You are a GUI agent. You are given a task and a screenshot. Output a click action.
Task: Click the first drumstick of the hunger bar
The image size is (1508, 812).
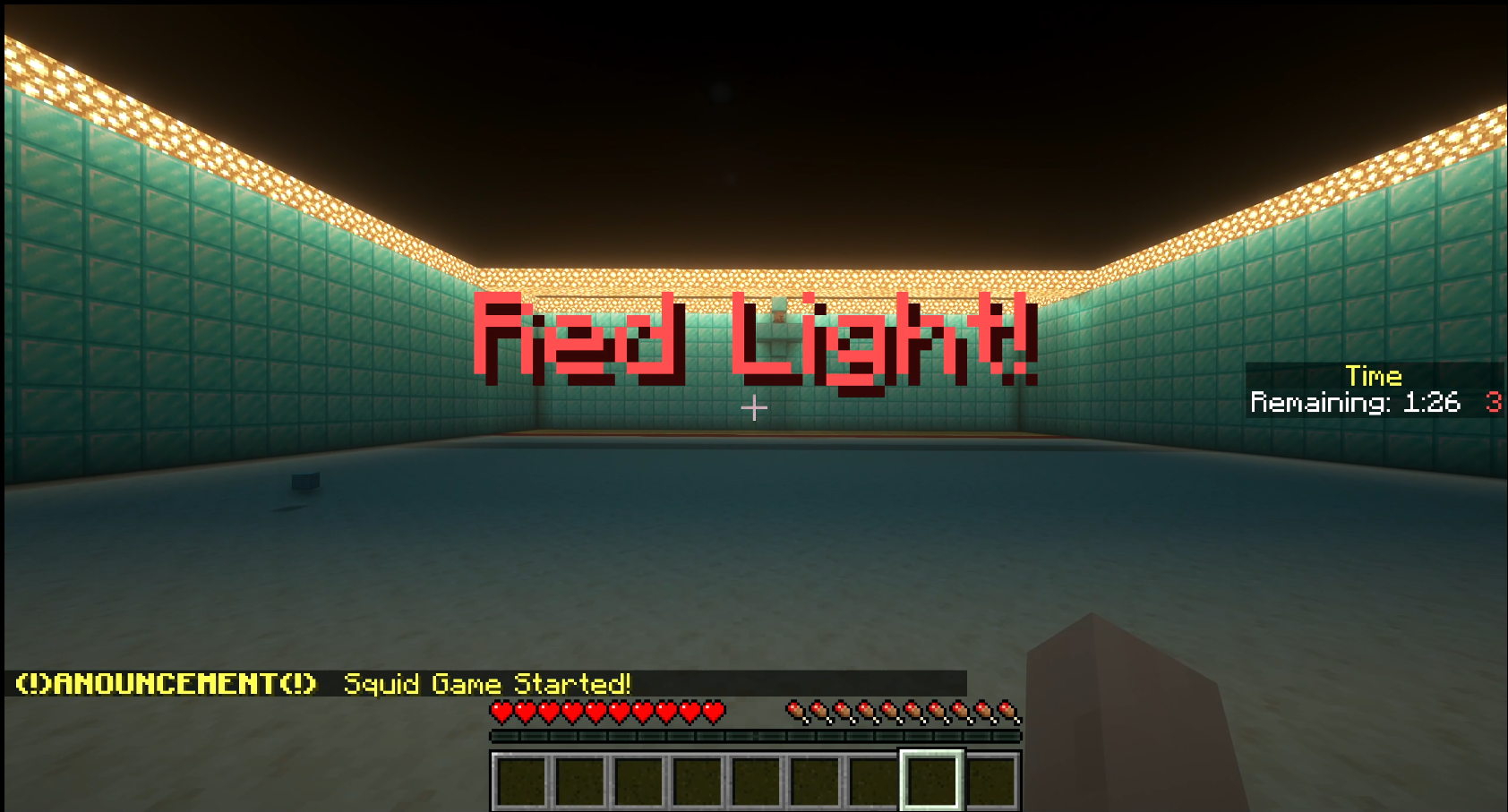click(x=795, y=711)
